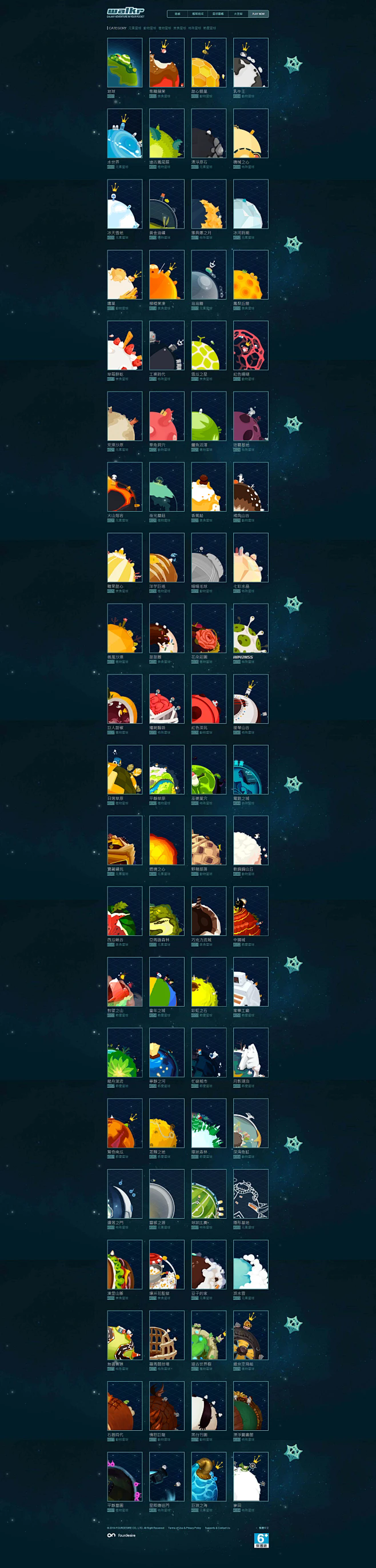Select the 夢田 white planet card

[x=251, y=1477]
